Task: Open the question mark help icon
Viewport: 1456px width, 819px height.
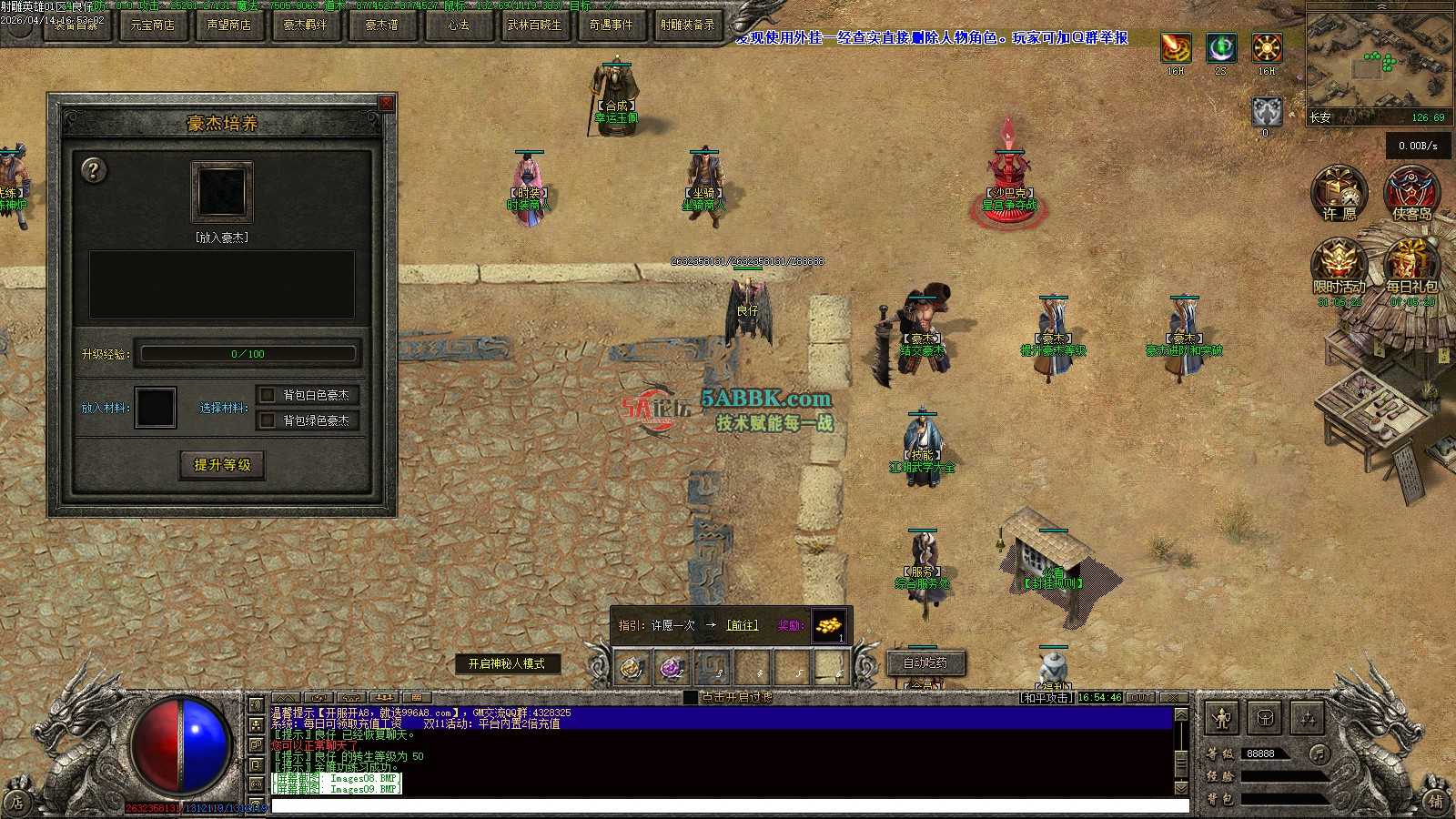Action: [93, 170]
